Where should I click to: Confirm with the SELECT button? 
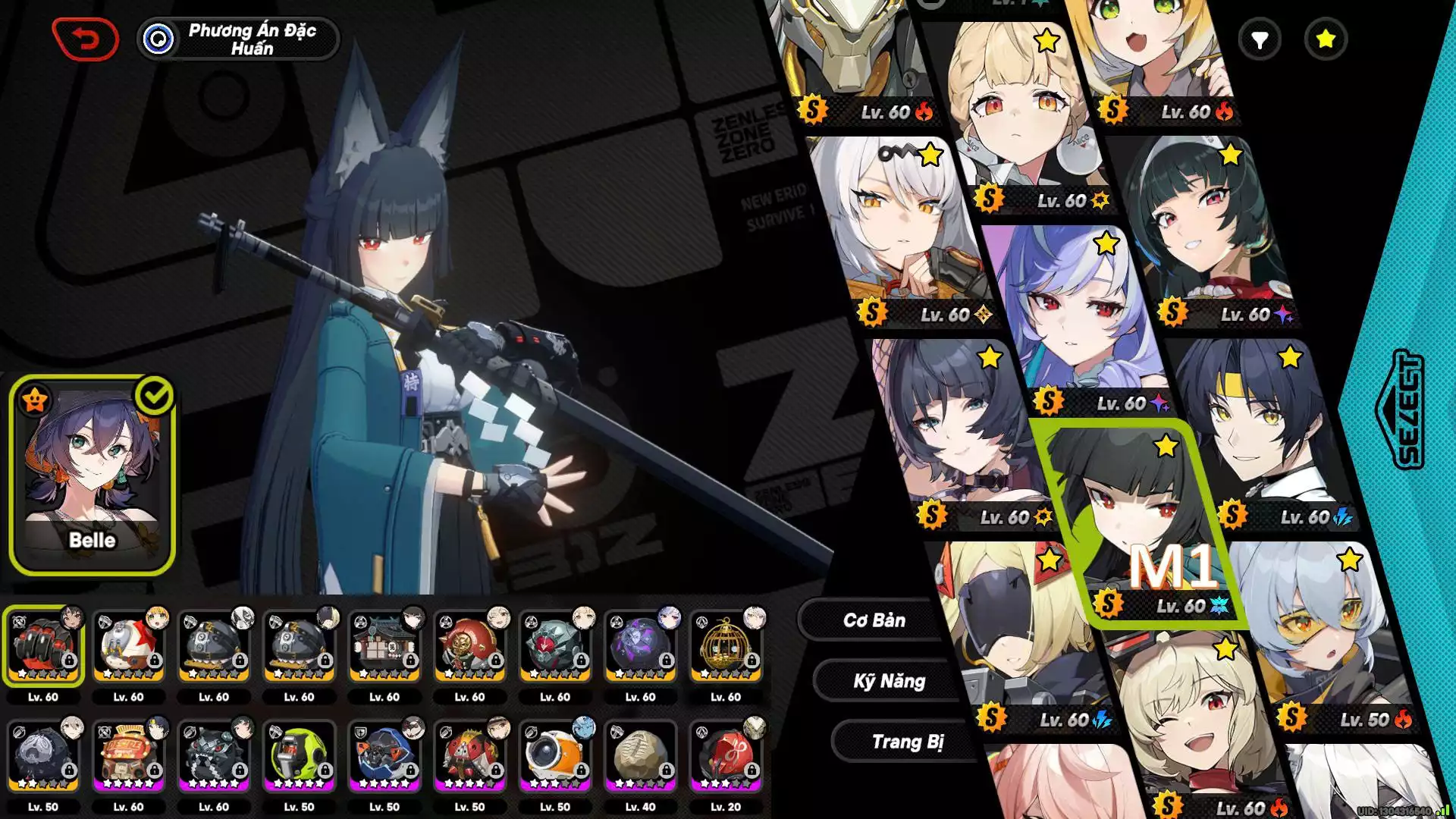pyautogui.click(x=1400, y=409)
